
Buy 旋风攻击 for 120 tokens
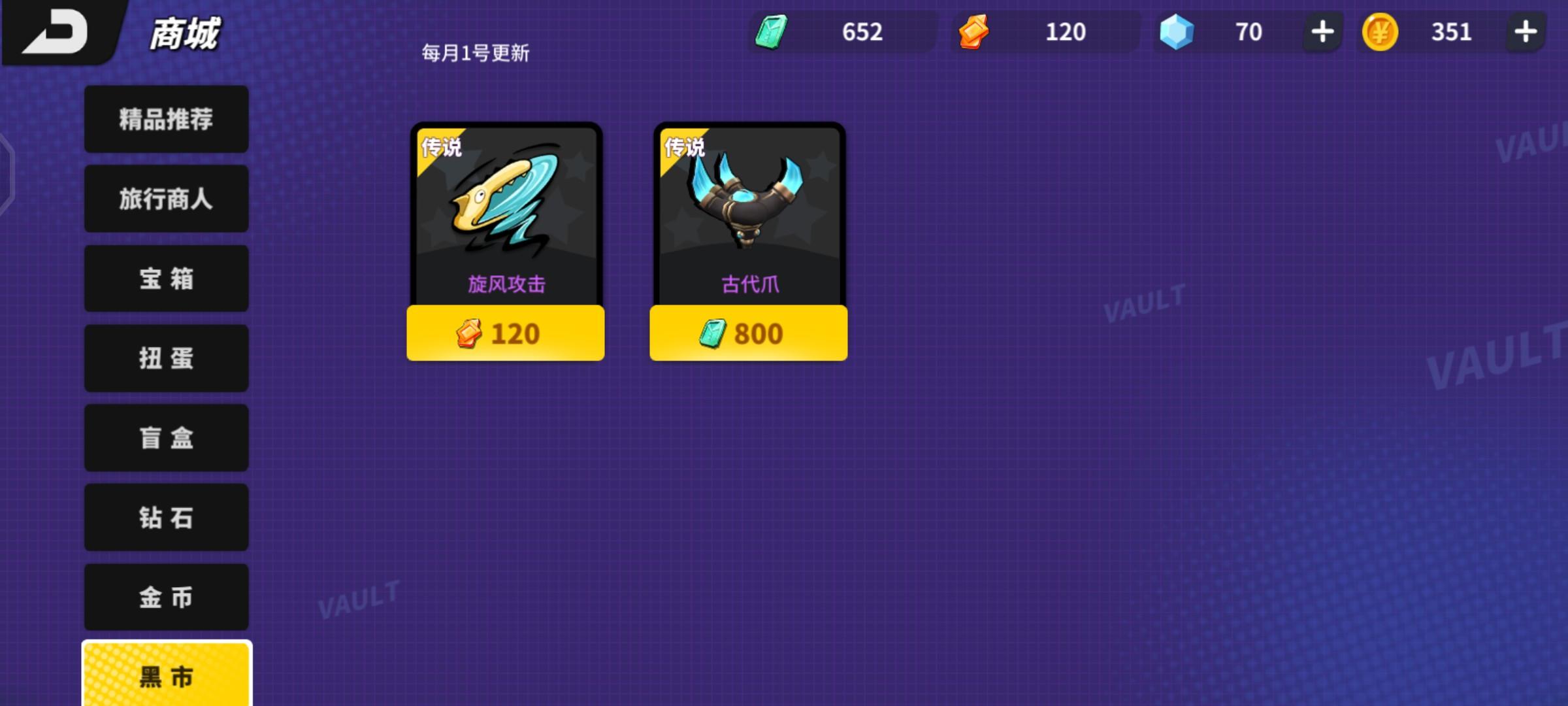[506, 333]
